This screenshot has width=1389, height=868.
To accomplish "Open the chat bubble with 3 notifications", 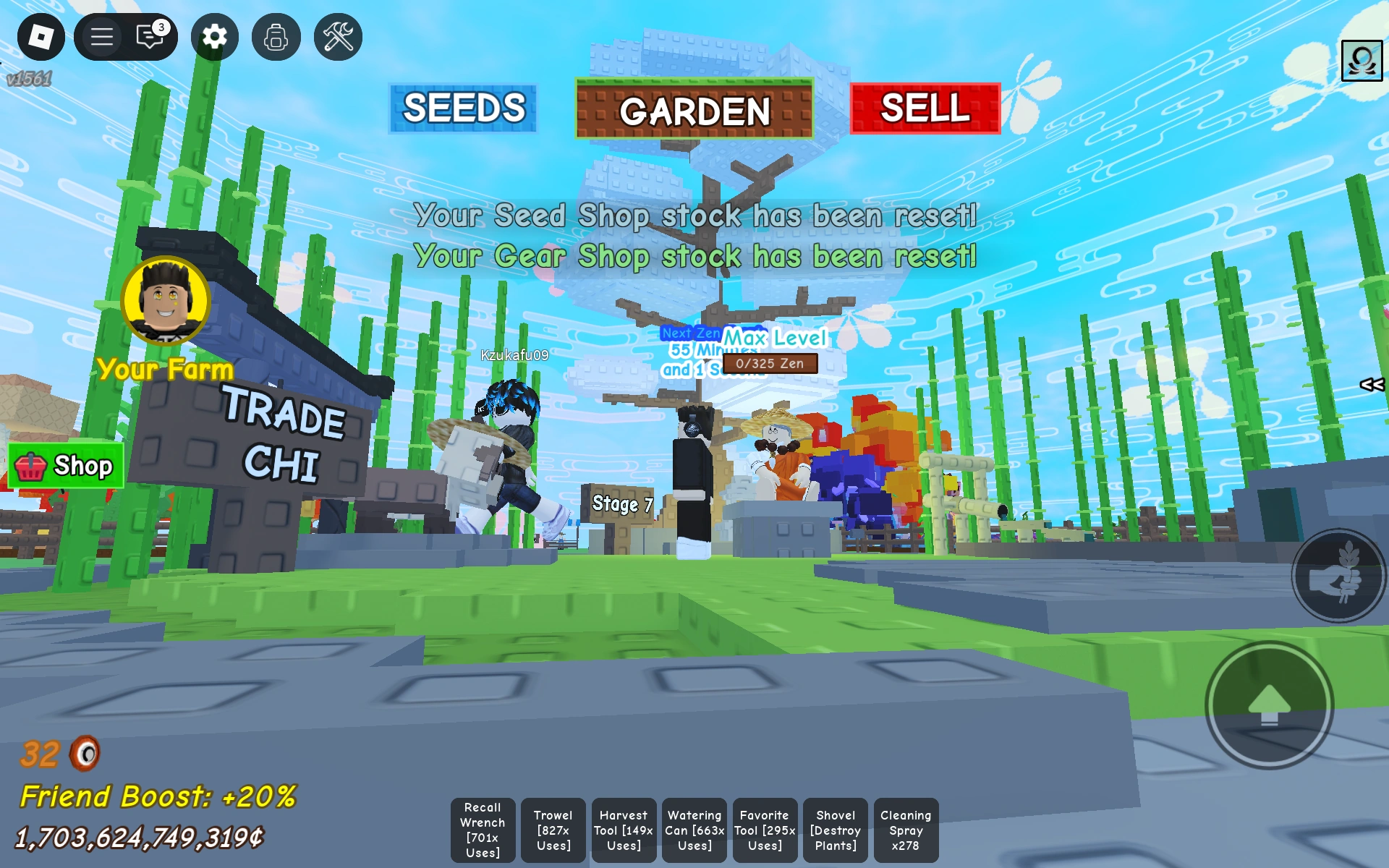I will 150,36.
